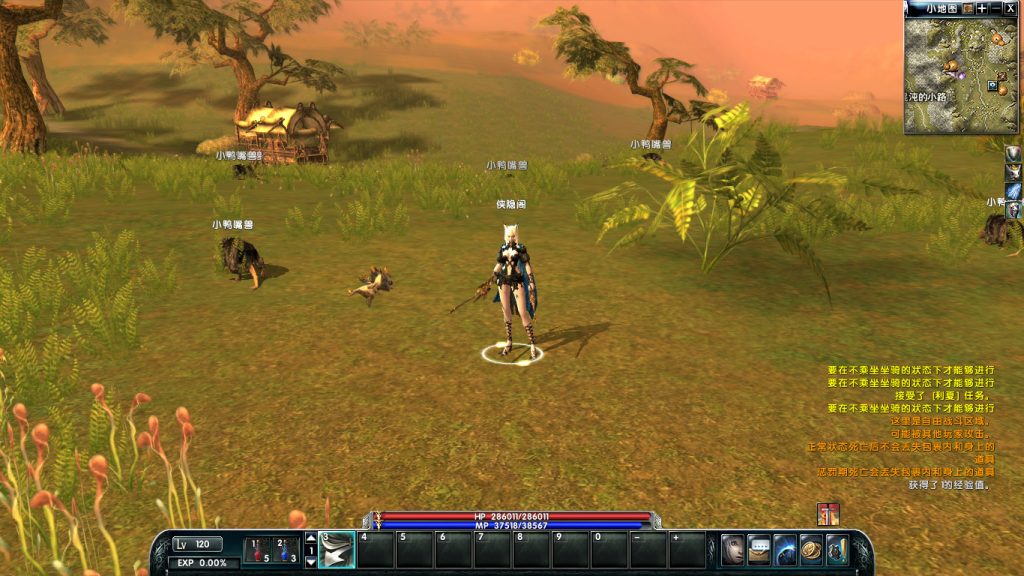Use the blue mana potion
The image size is (1024, 576).
coord(284,549)
